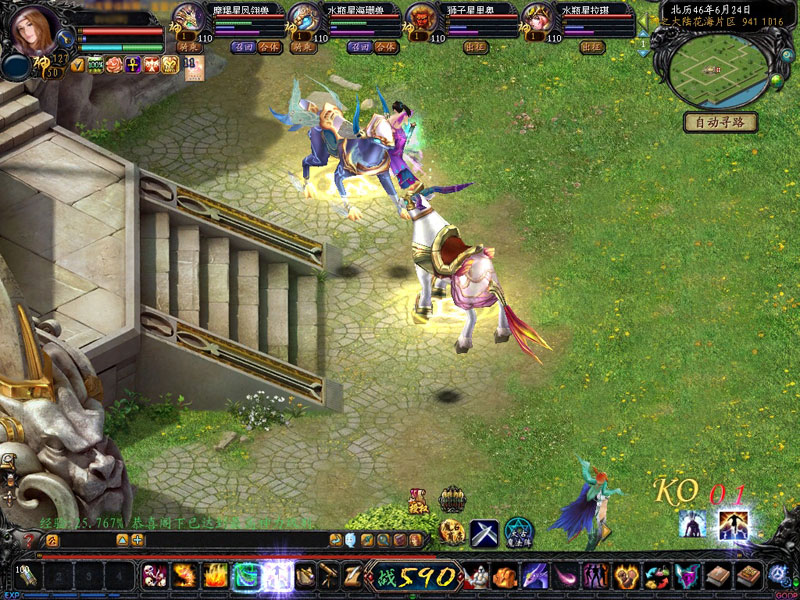Select the 摩羯星凤翎兽 pet portrait

pyautogui.click(x=188, y=20)
